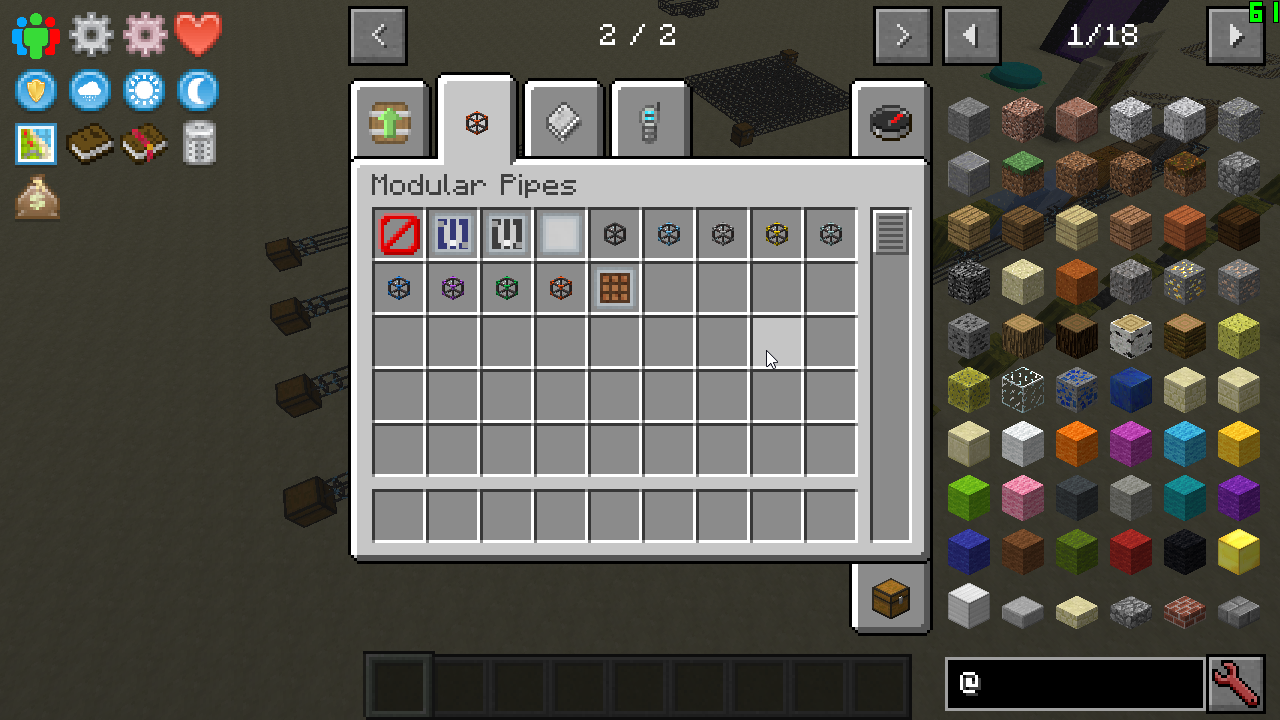Open the money bag icon

tap(36, 197)
